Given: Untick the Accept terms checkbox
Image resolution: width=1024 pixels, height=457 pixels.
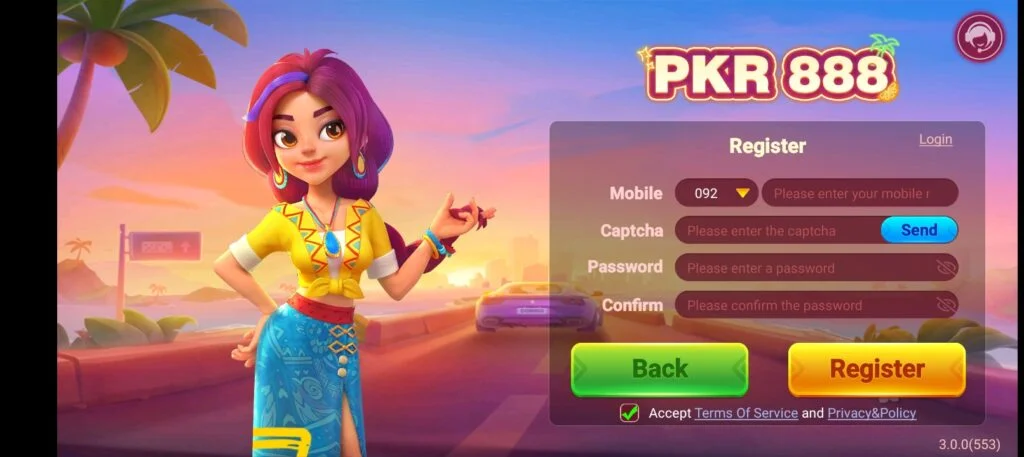Looking at the screenshot, I should tap(629, 412).
